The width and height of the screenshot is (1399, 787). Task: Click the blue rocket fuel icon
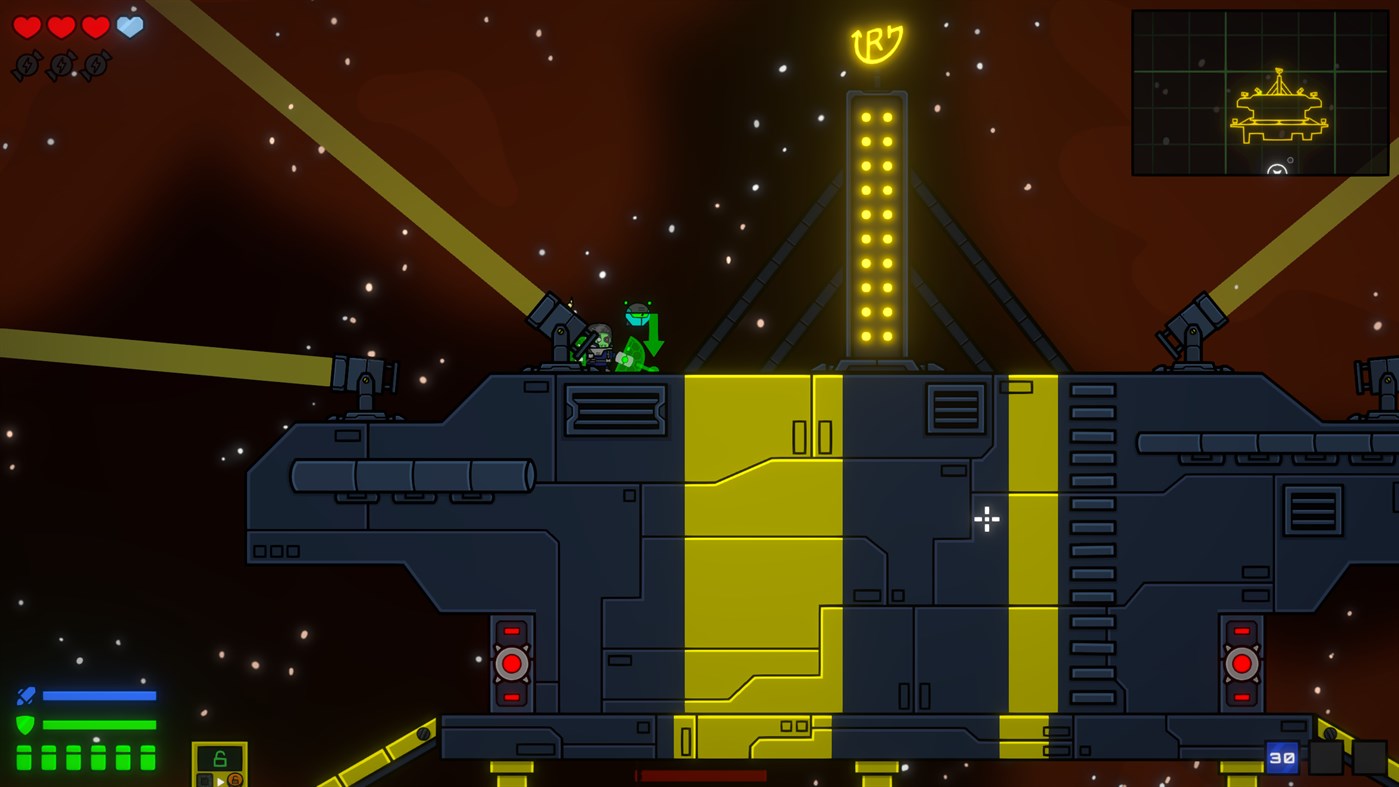28,694
